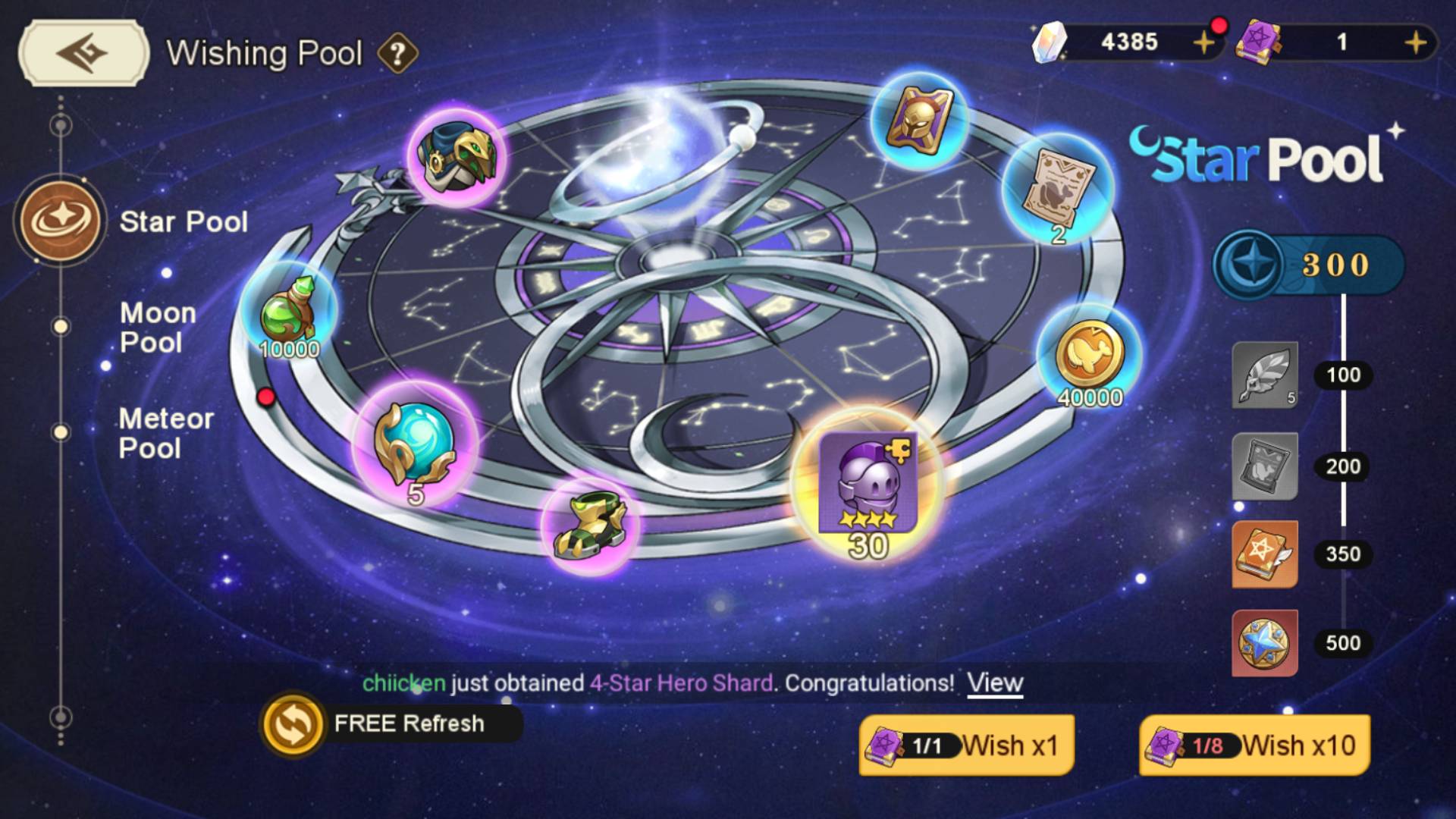Make a single Wish x1
This screenshot has width=1456, height=819.
coord(966,745)
